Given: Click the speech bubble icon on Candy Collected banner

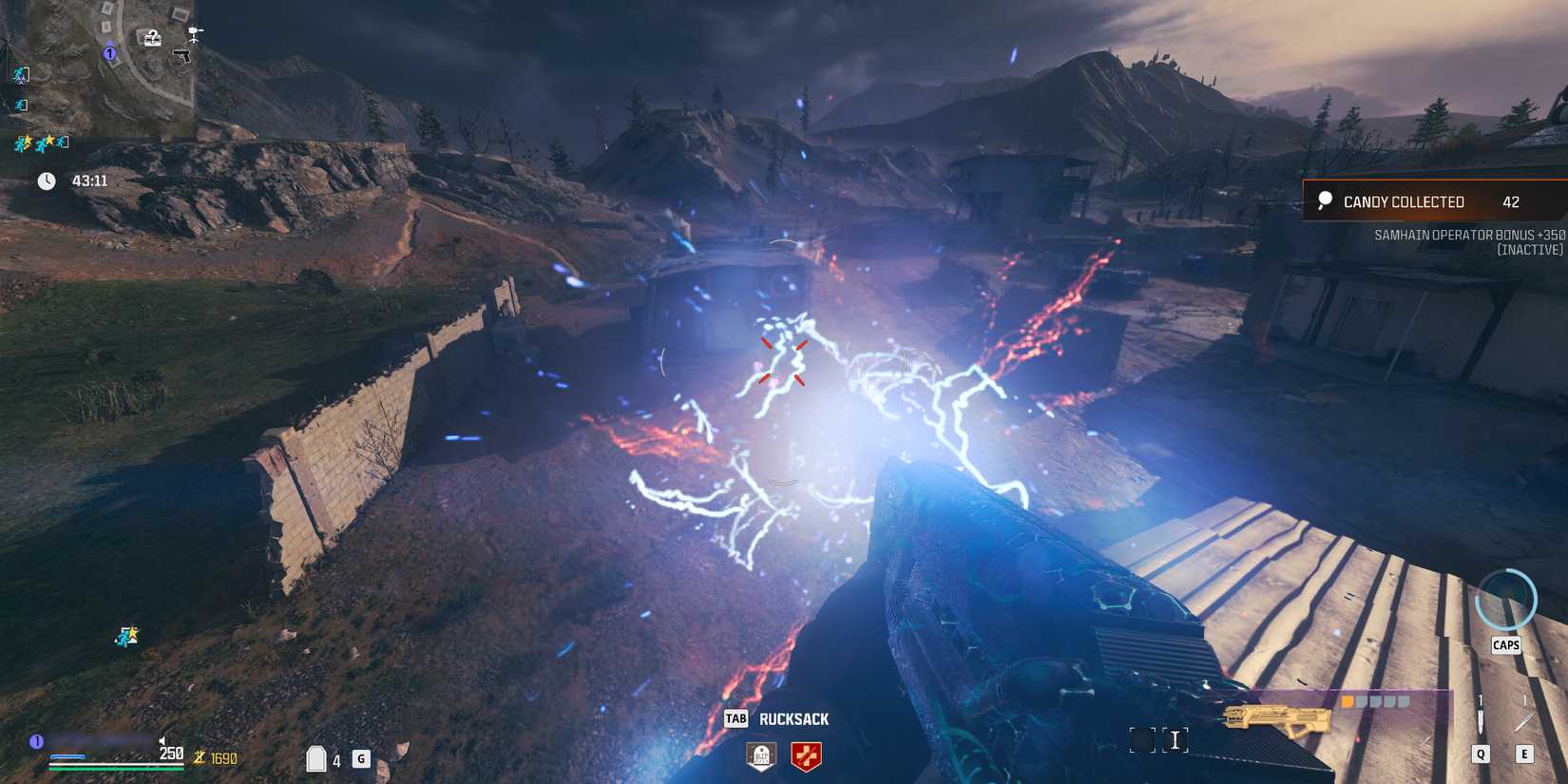Looking at the screenshot, I should [x=1325, y=201].
